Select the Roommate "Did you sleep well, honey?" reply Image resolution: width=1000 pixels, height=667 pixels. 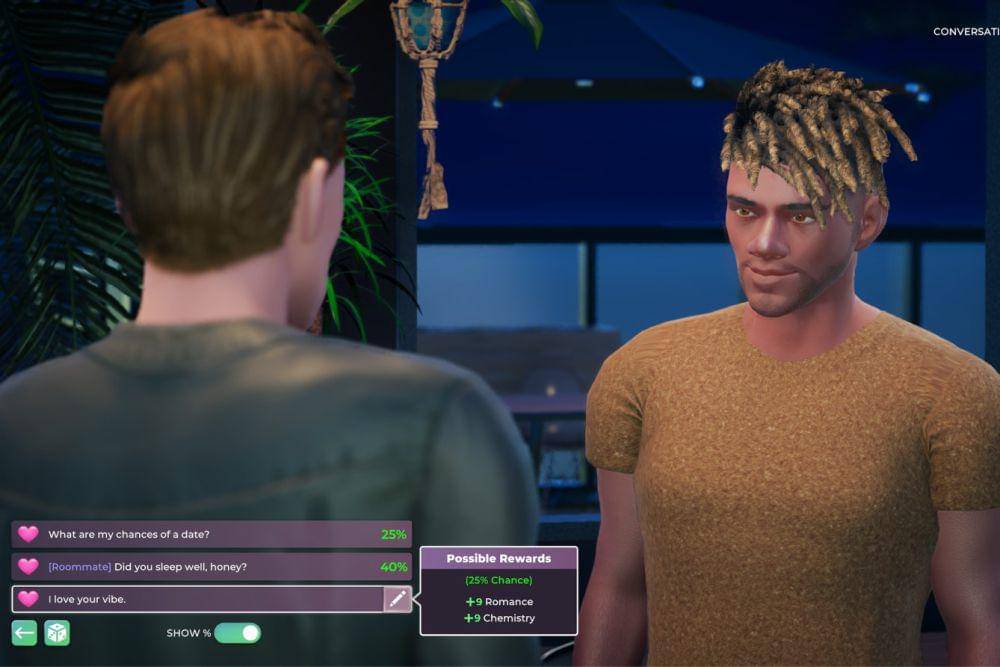point(210,567)
